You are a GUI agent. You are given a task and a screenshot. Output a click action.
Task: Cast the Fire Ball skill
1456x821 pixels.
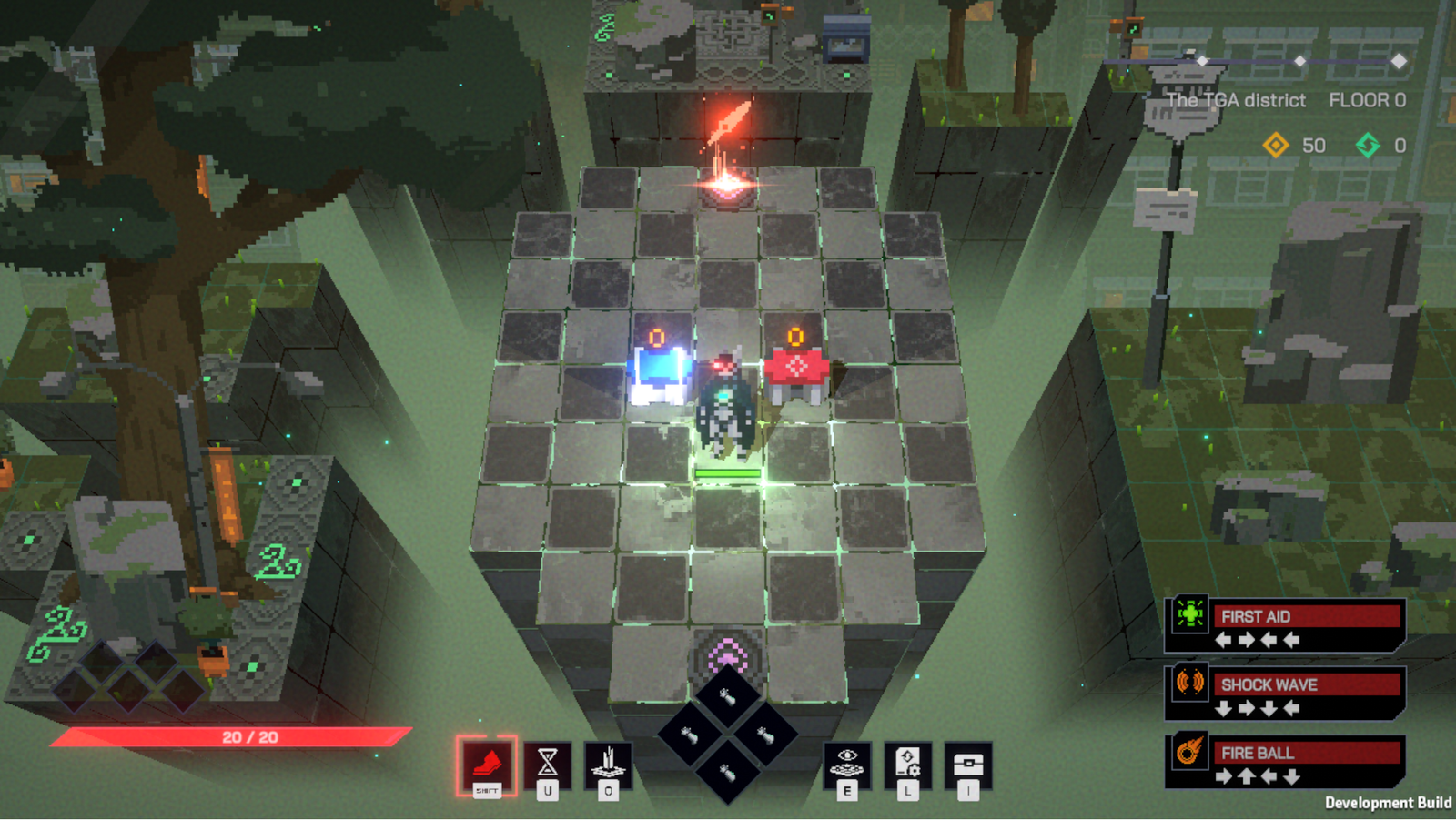[x=1285, y=762]
